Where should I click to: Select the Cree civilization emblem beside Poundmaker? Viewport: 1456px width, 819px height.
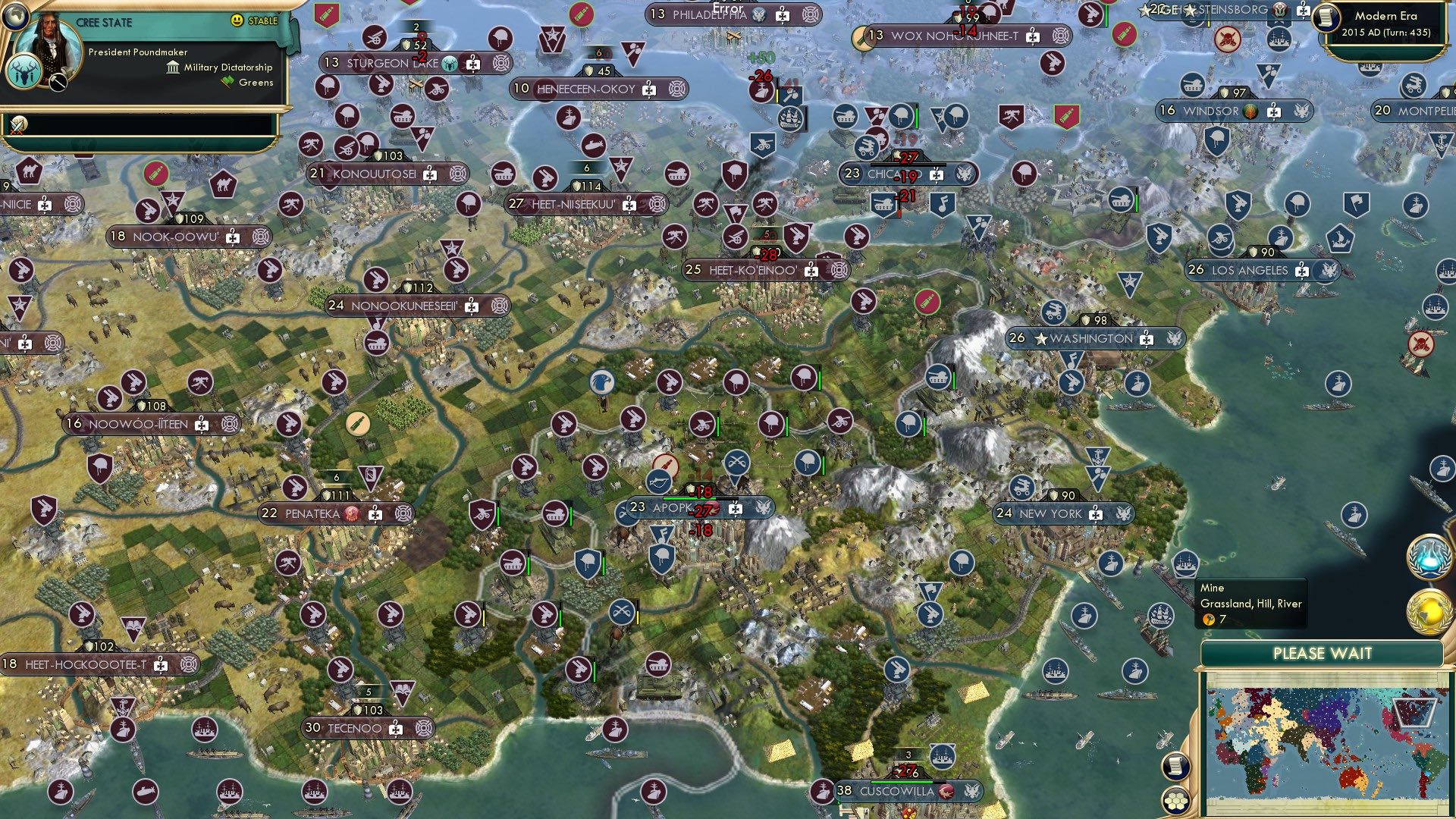(x=25, y=71)
